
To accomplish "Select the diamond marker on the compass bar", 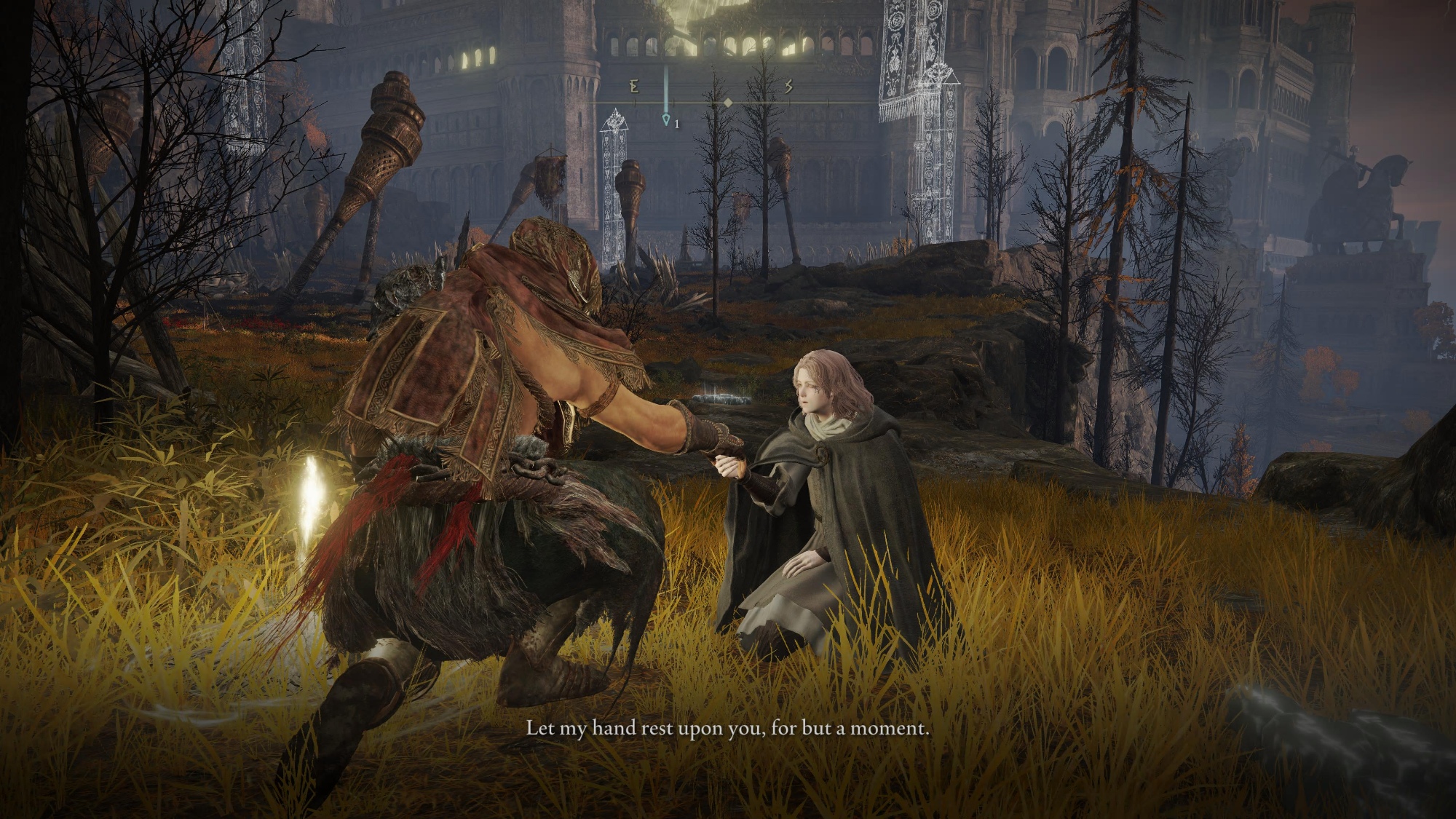I will [x=727, y=103].
